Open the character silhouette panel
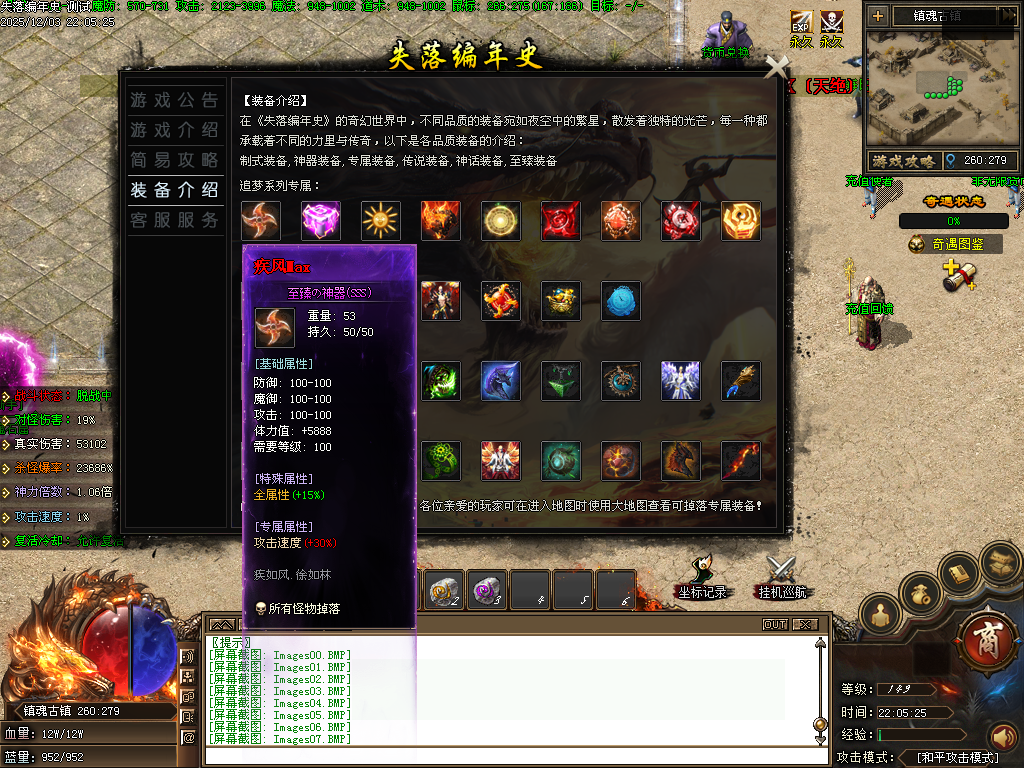This screenshot has width=1024, height=768. (x=881, y=615)
